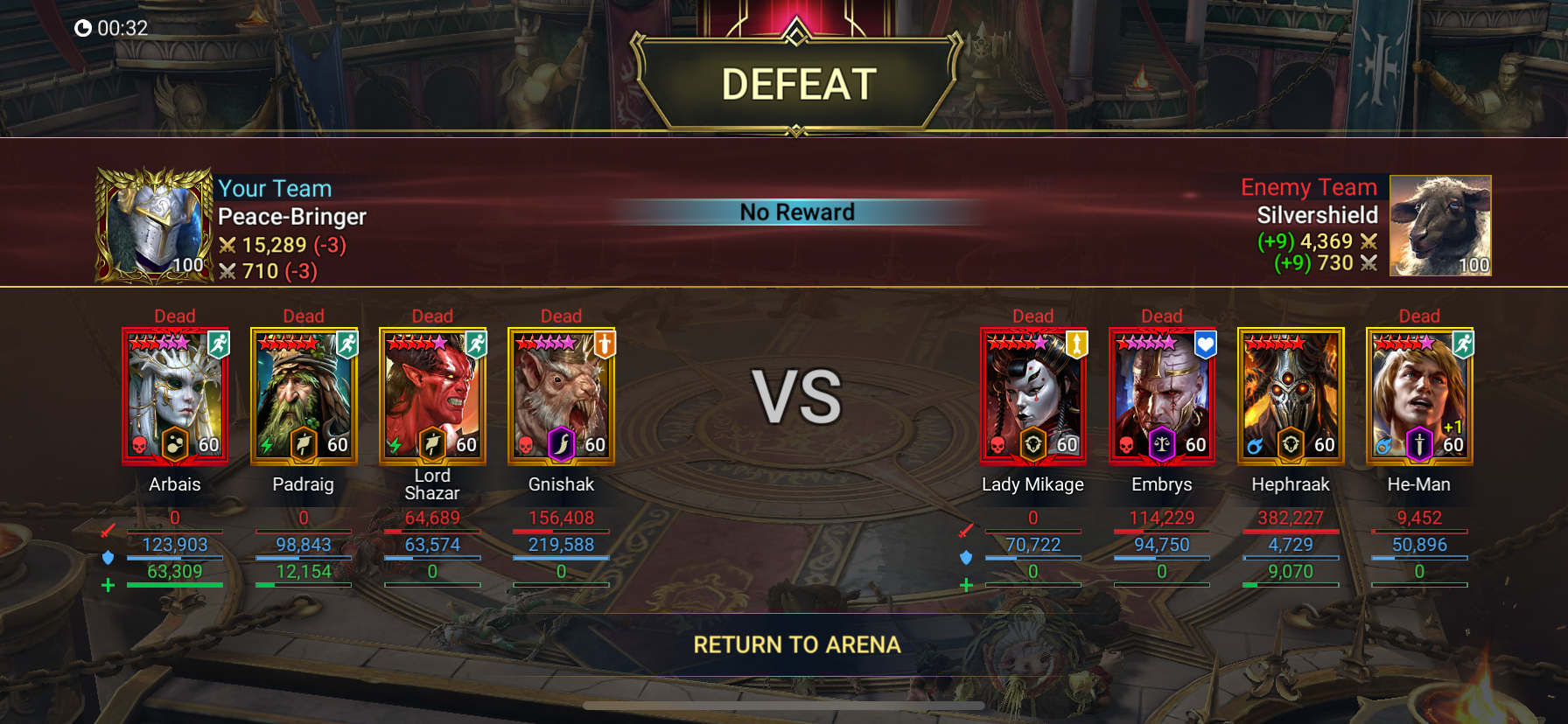The width and height of the screenshot is (1568, 724).
Task: Inspect enemy Embrys portrait
Action: (x=1161, y=395)
